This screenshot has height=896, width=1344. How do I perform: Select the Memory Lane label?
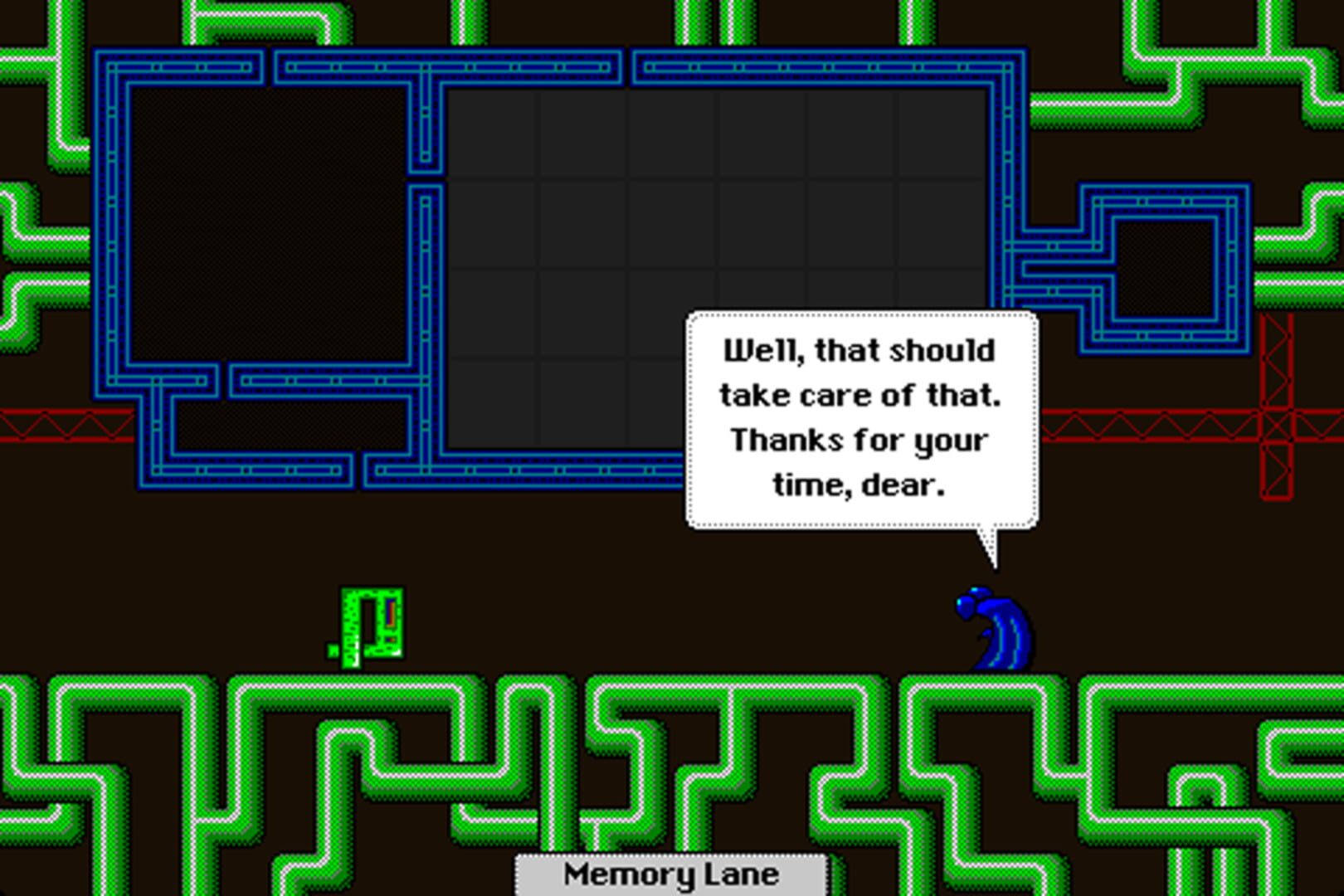pyautogui.click(x=670, y=872)
